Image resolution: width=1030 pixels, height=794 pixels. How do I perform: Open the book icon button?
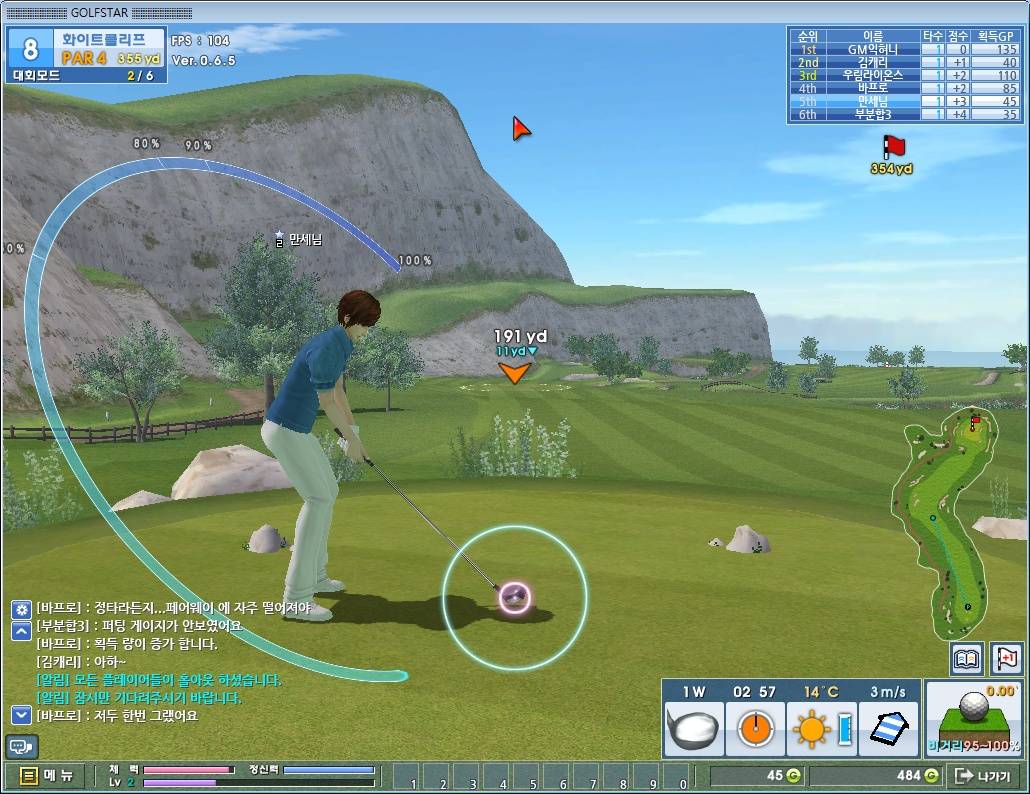(967, 659)
